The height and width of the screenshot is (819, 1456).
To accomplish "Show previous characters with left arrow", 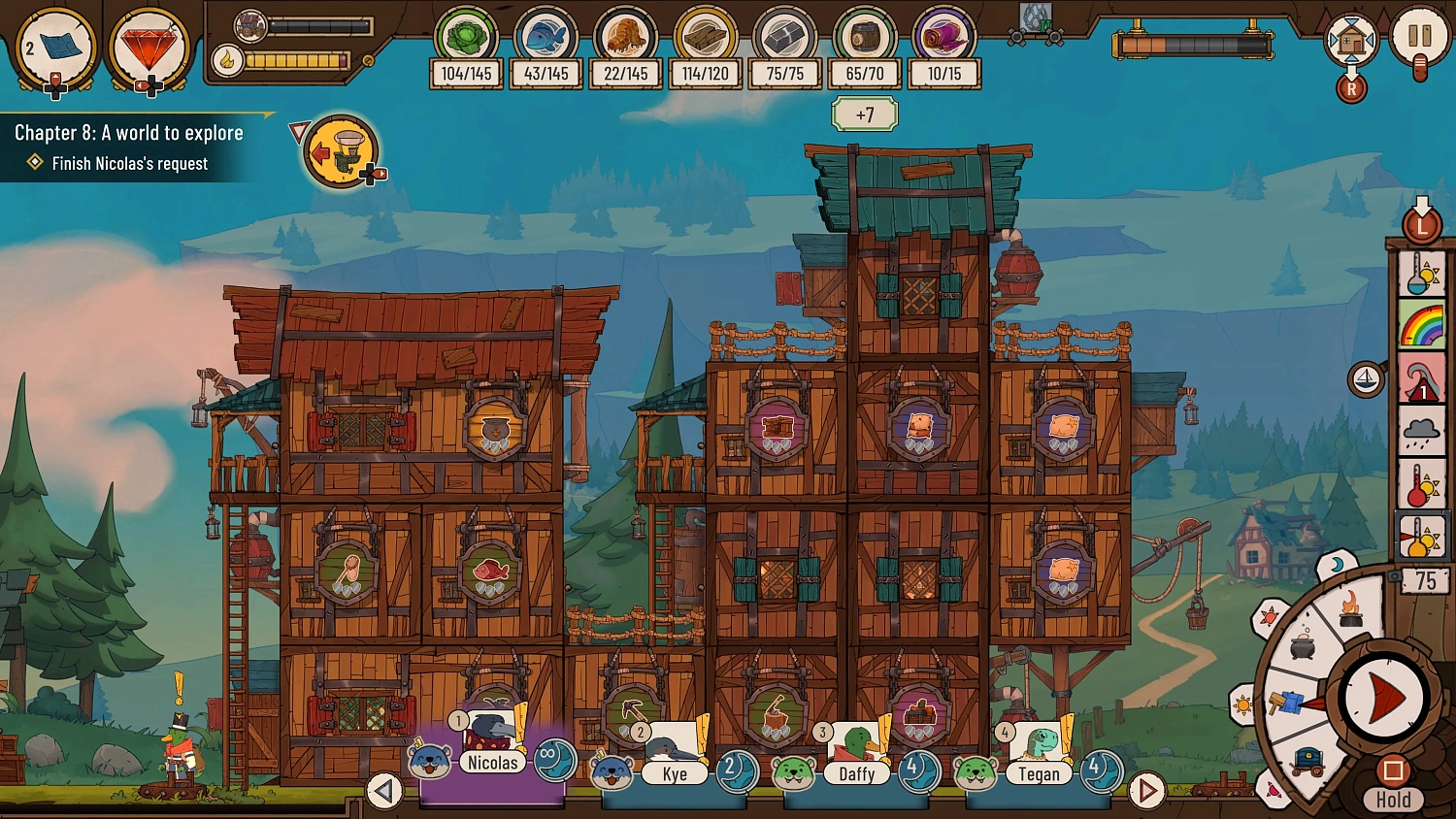I will coord(384,791).
